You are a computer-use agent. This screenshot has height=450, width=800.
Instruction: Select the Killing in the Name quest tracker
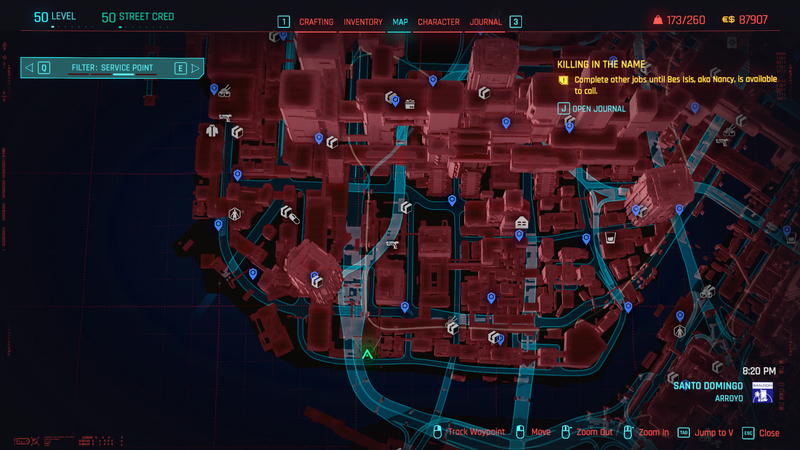(608, 63)
